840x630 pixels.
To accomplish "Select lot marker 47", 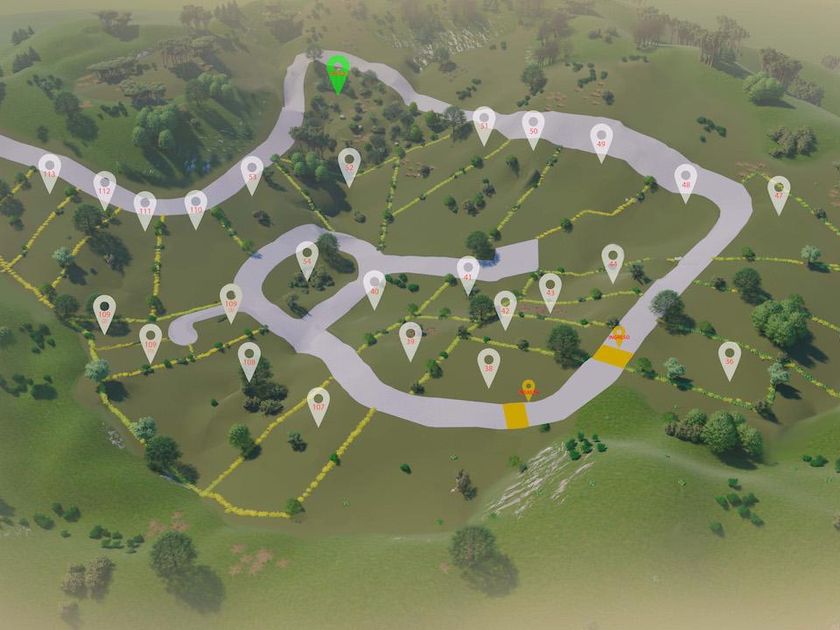I will tap(779, 191).
